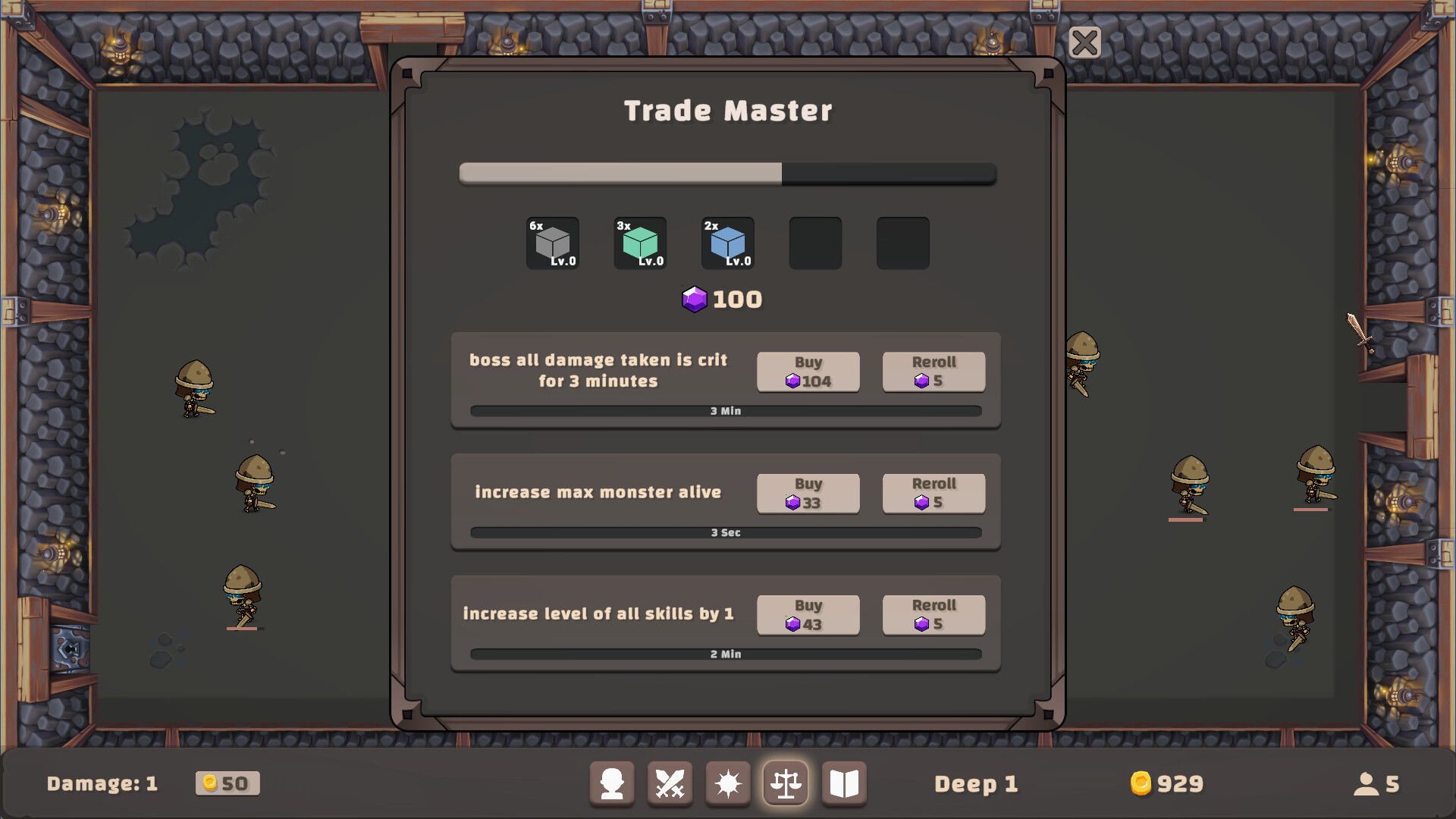Buy boss all damage taken is crit

coord(808,372)
